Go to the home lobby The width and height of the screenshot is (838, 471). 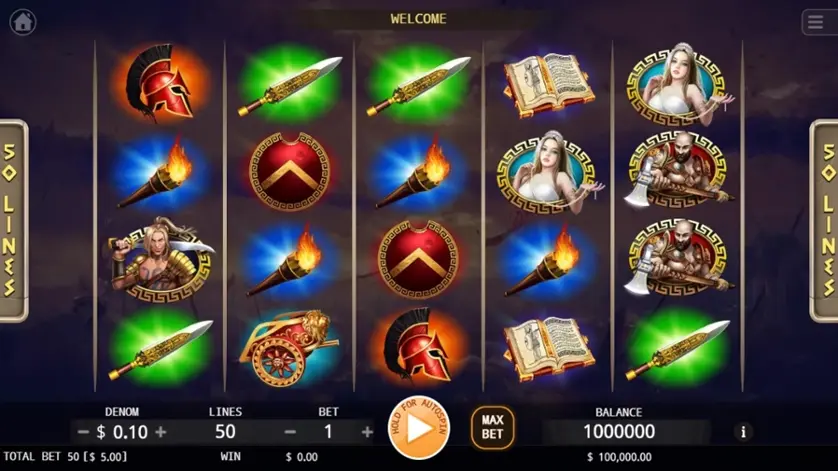(22, 19)
